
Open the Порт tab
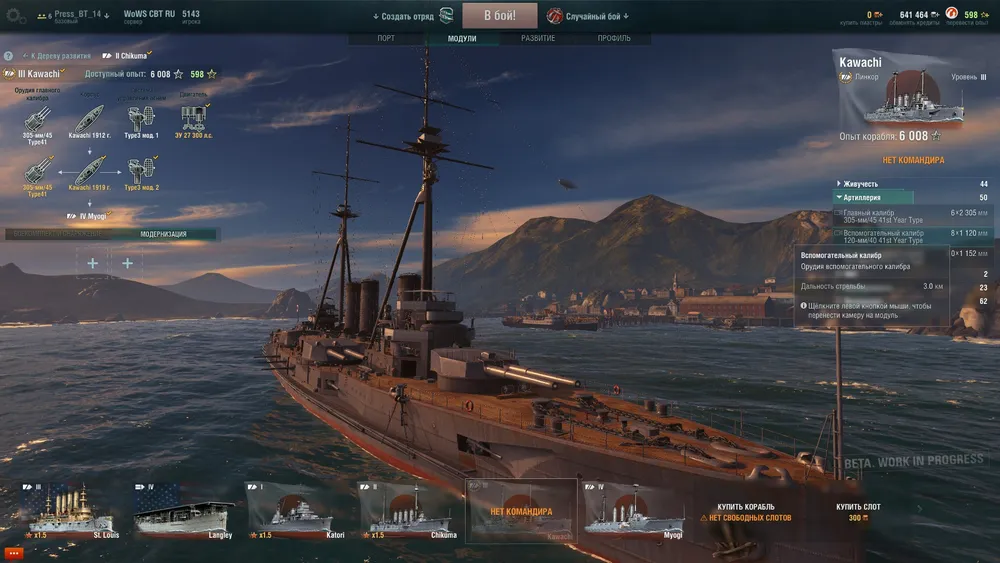pyautogui.click(x=386, y=39)
